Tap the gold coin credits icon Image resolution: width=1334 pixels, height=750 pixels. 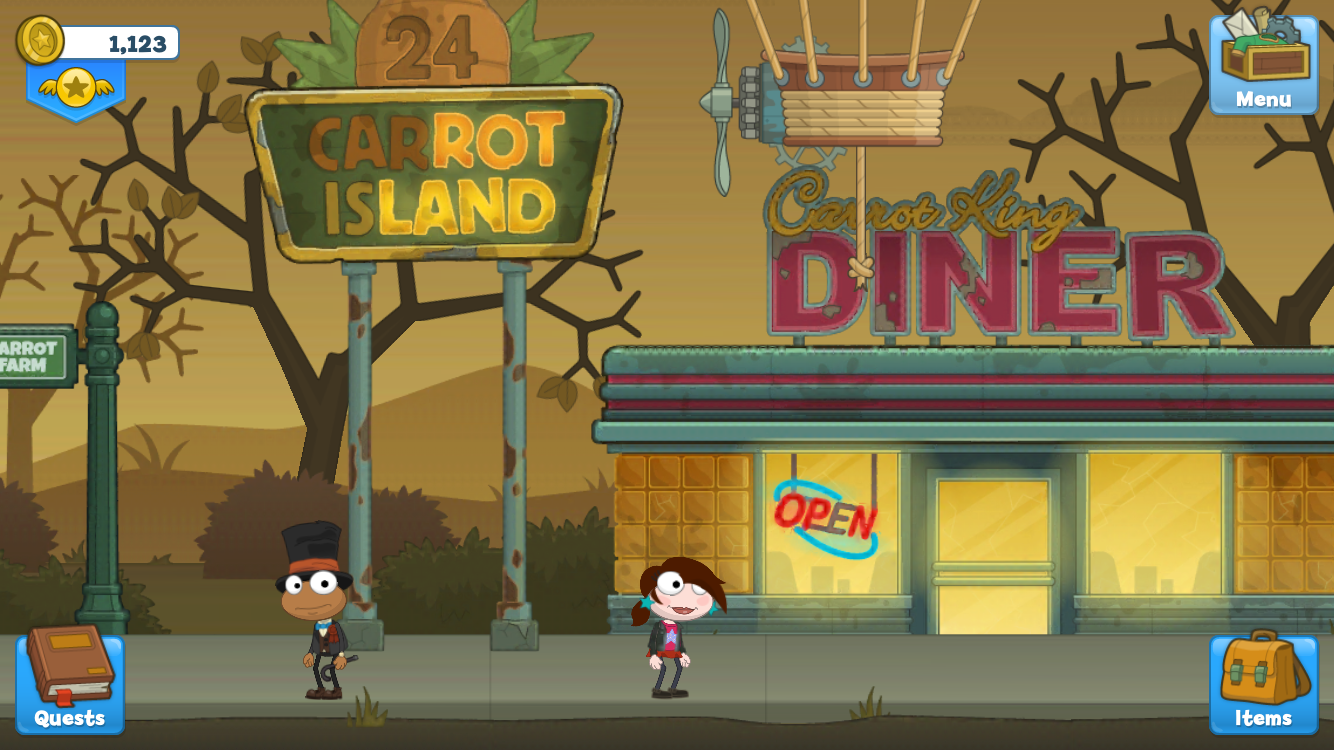point(40,41)
